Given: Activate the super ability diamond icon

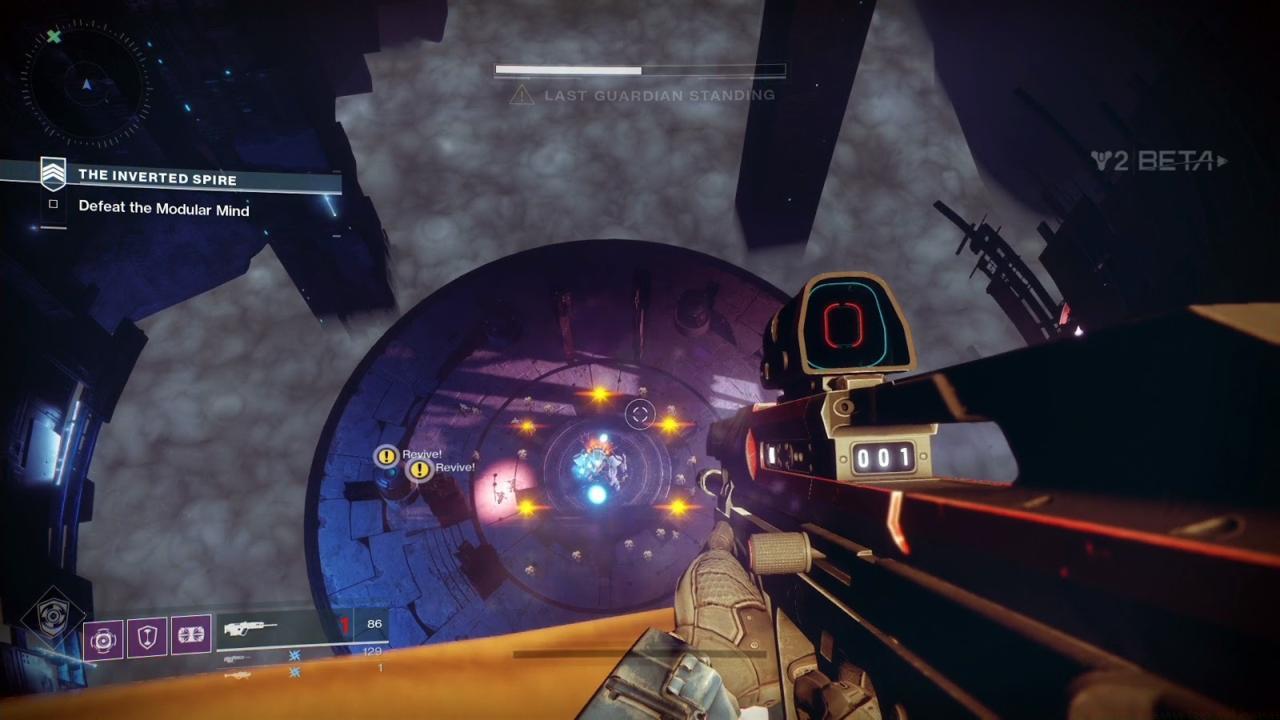Looking at the screenshot, I should tap(47, 620).
